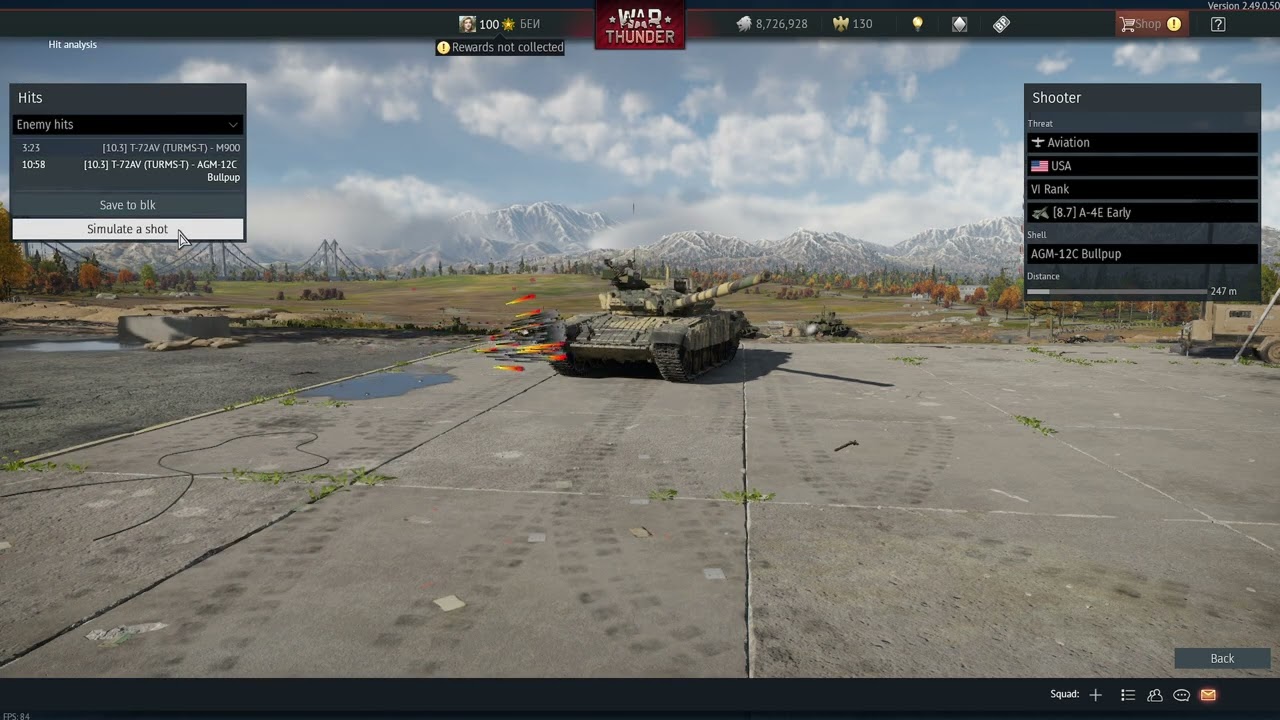Open the VI Rank selector

(x=1142, y=189)
